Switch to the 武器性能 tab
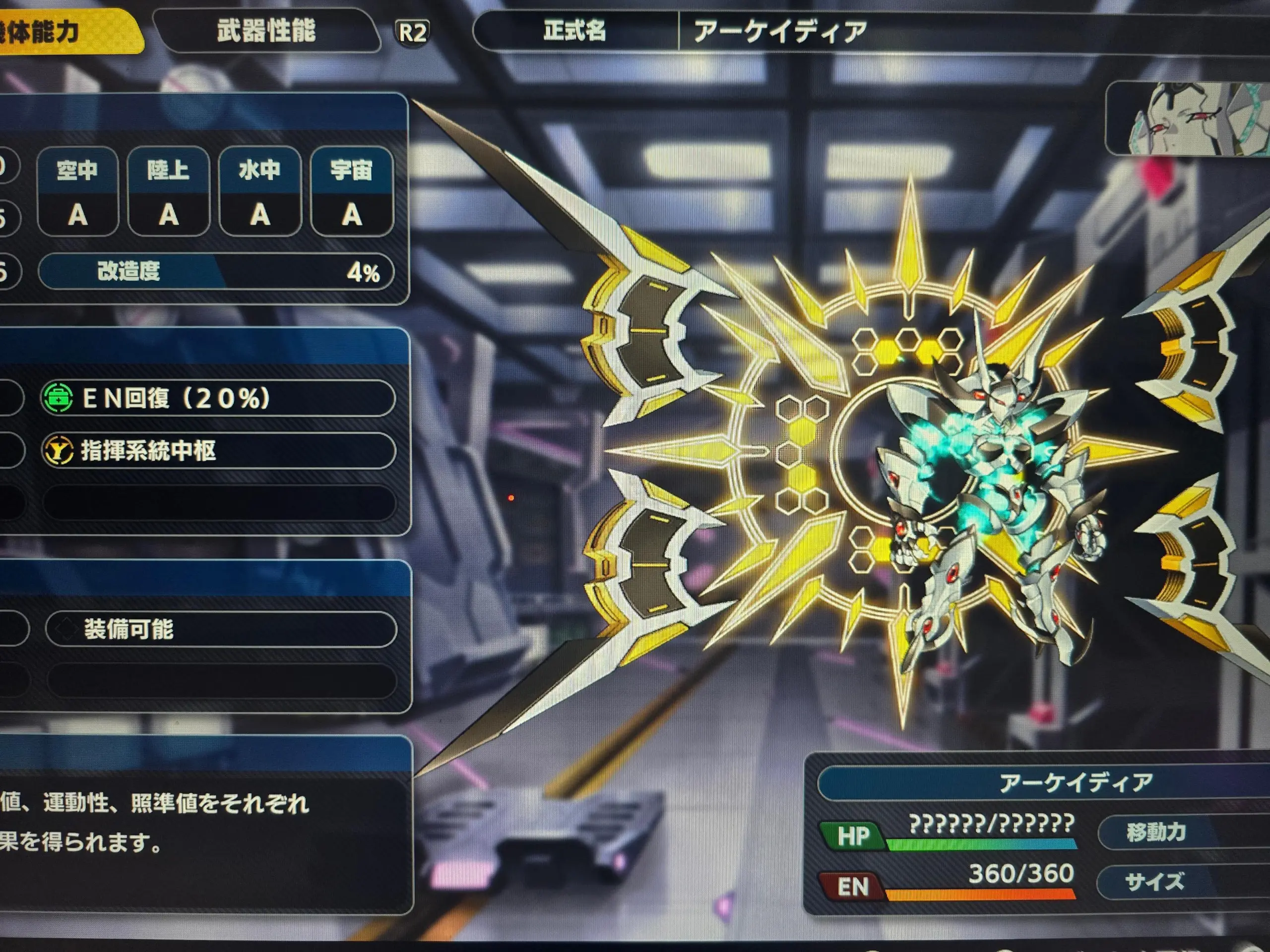1270x952 pixels. coord(266,31)
